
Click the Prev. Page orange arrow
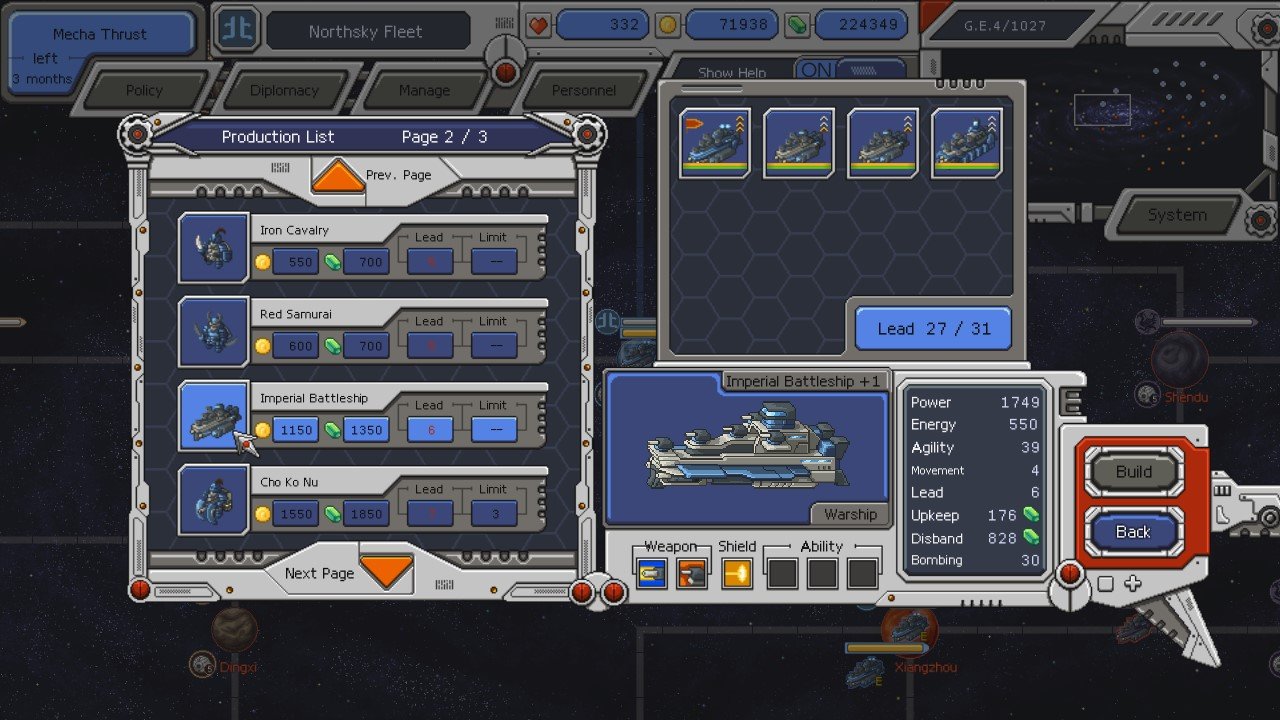pyautogui.click(x=336, y=176)
